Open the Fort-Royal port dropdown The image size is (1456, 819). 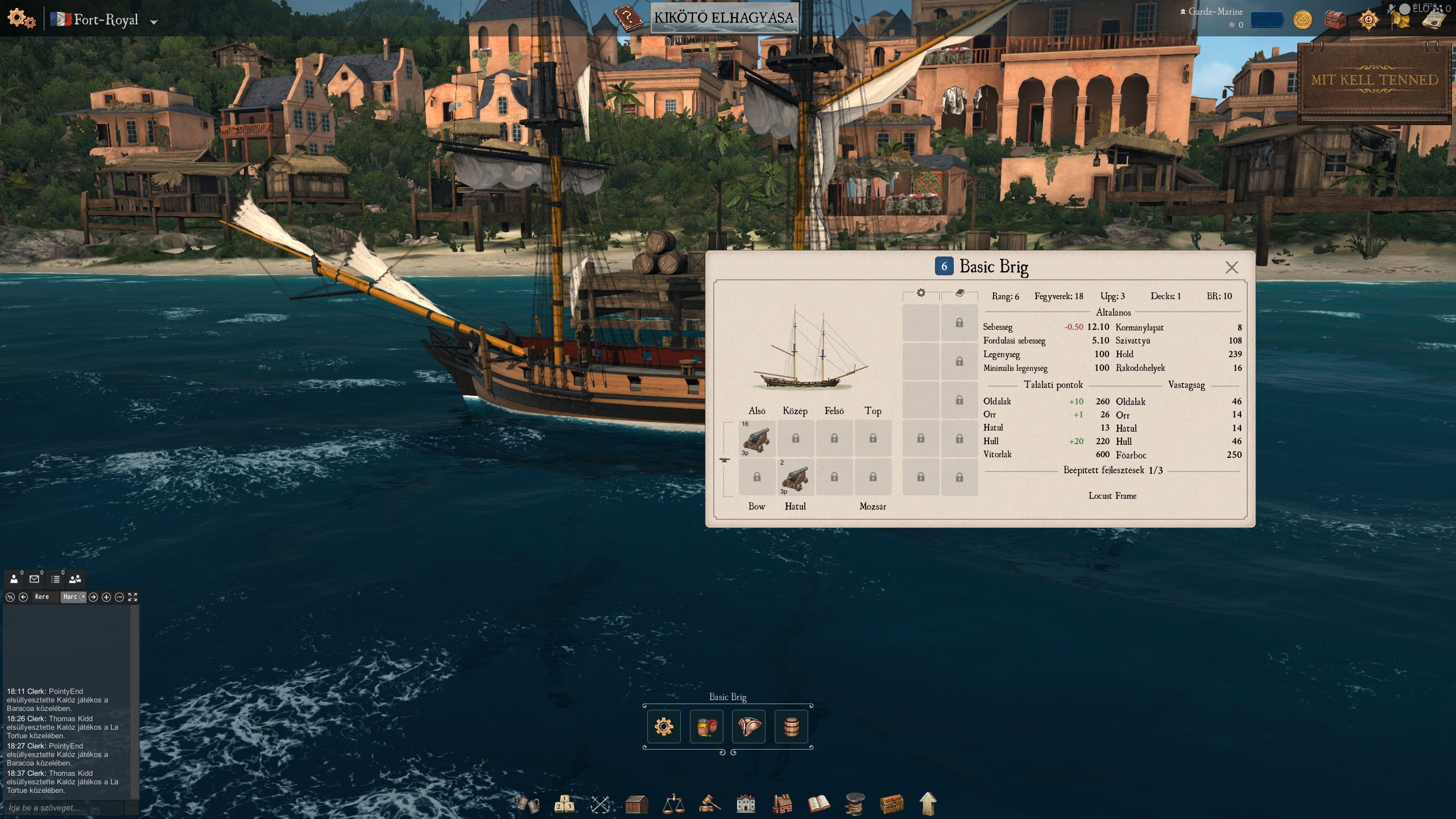154,22
